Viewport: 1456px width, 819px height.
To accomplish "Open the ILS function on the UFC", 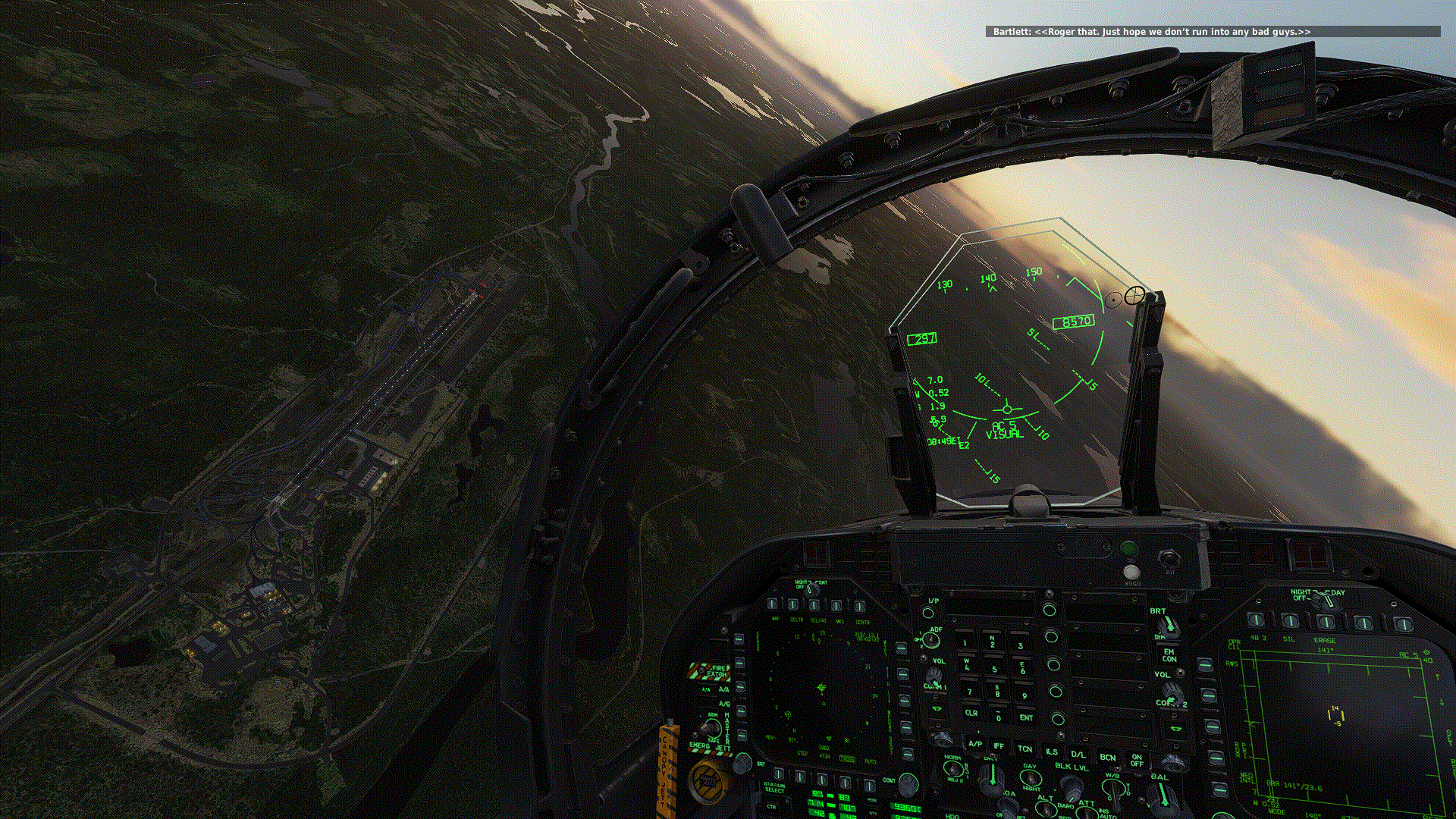I will (1051, 752).
